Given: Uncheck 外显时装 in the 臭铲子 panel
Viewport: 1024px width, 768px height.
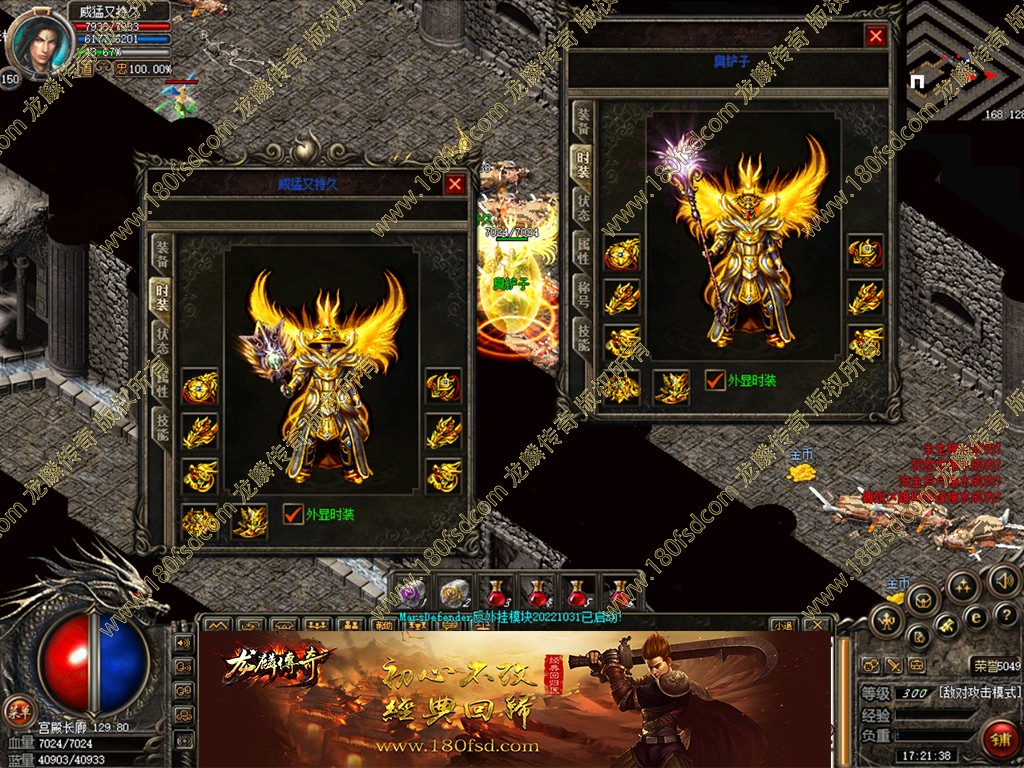Looking at the screenshot, I should pyautogui.click(x=715, y=380).
